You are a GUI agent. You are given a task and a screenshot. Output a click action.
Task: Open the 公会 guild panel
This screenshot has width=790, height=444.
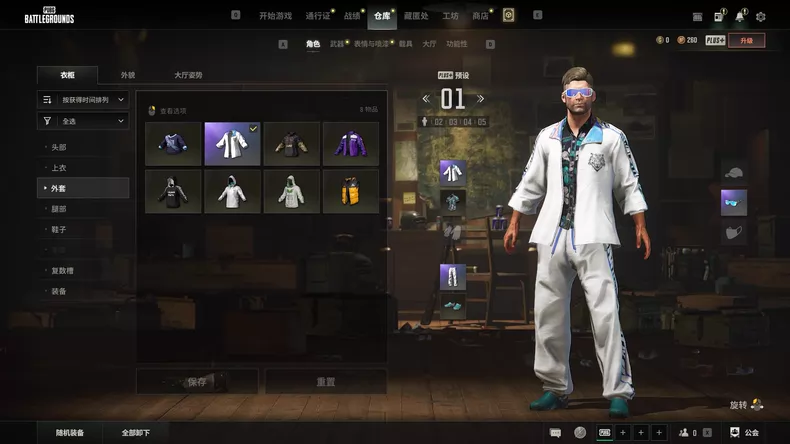(744, 433)
